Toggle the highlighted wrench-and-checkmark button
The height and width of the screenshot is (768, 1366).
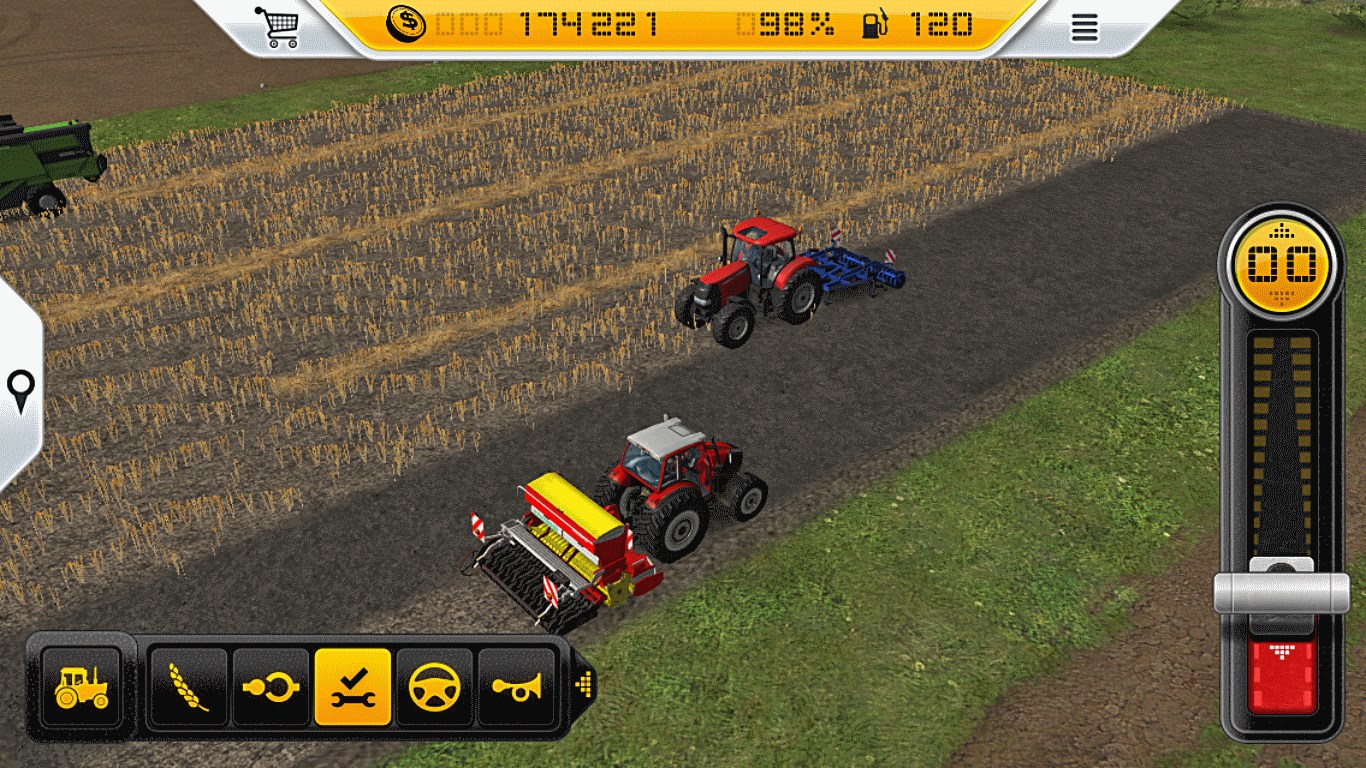pos(352,686)
